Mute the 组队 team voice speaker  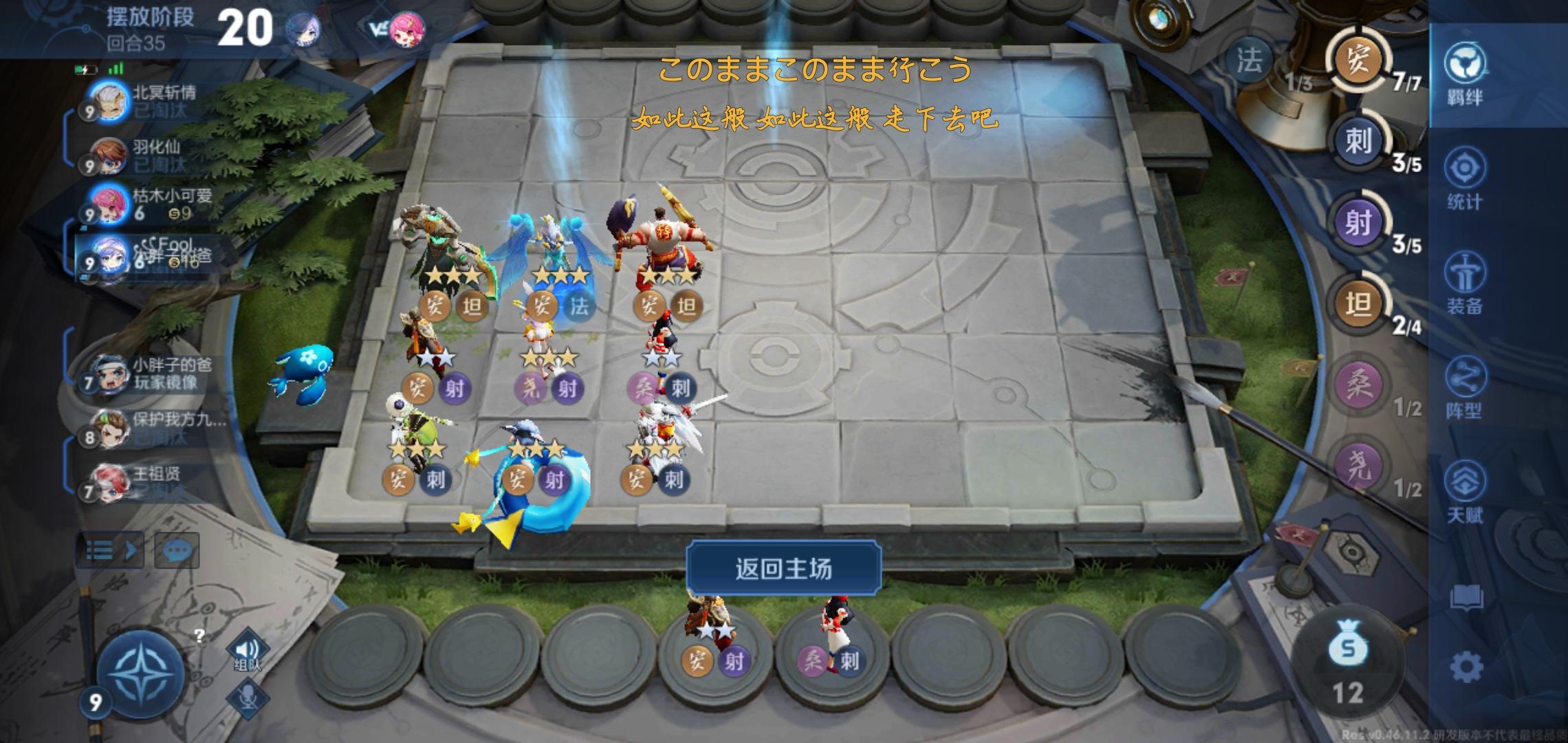[250, 647]
